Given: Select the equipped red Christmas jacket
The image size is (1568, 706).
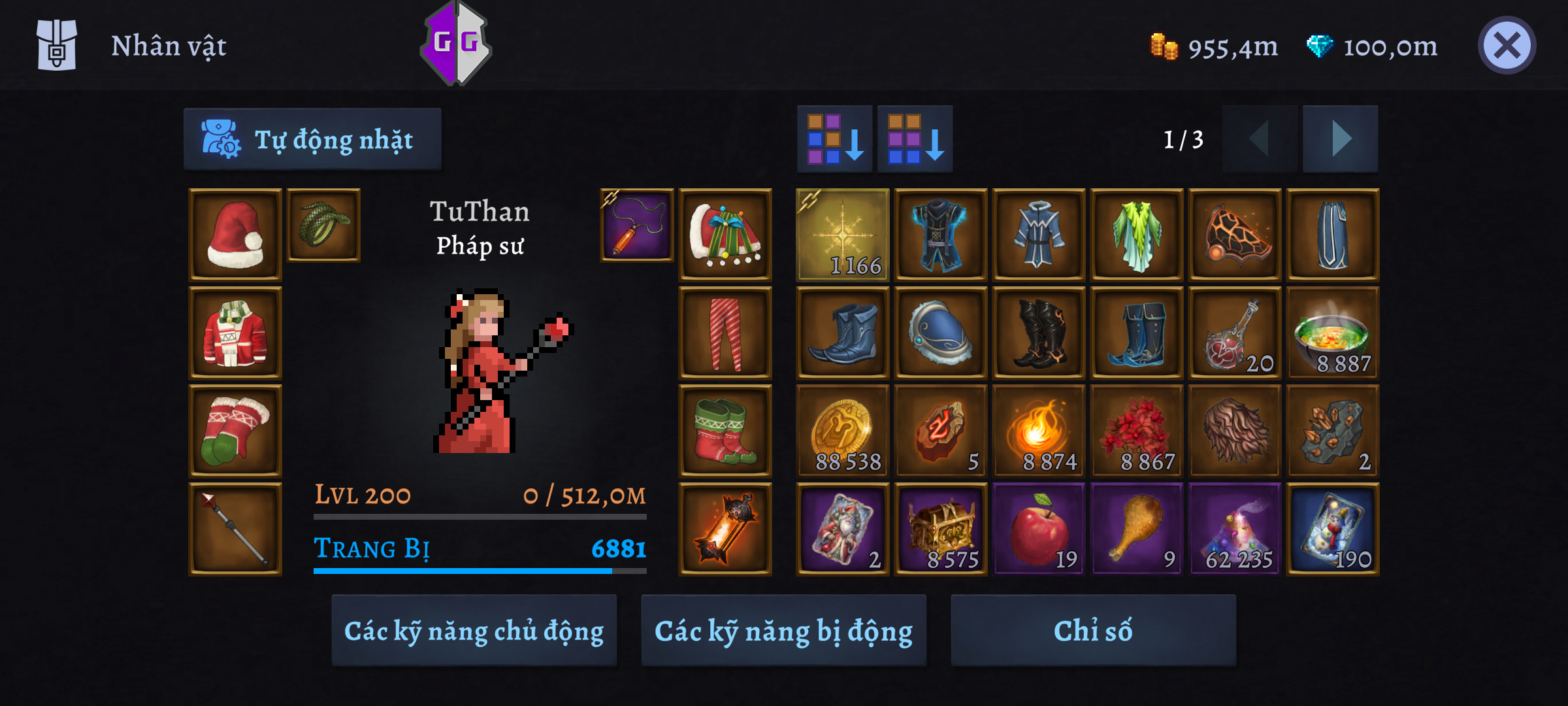Looking at the screenshot, I should (x=235, y=333).
